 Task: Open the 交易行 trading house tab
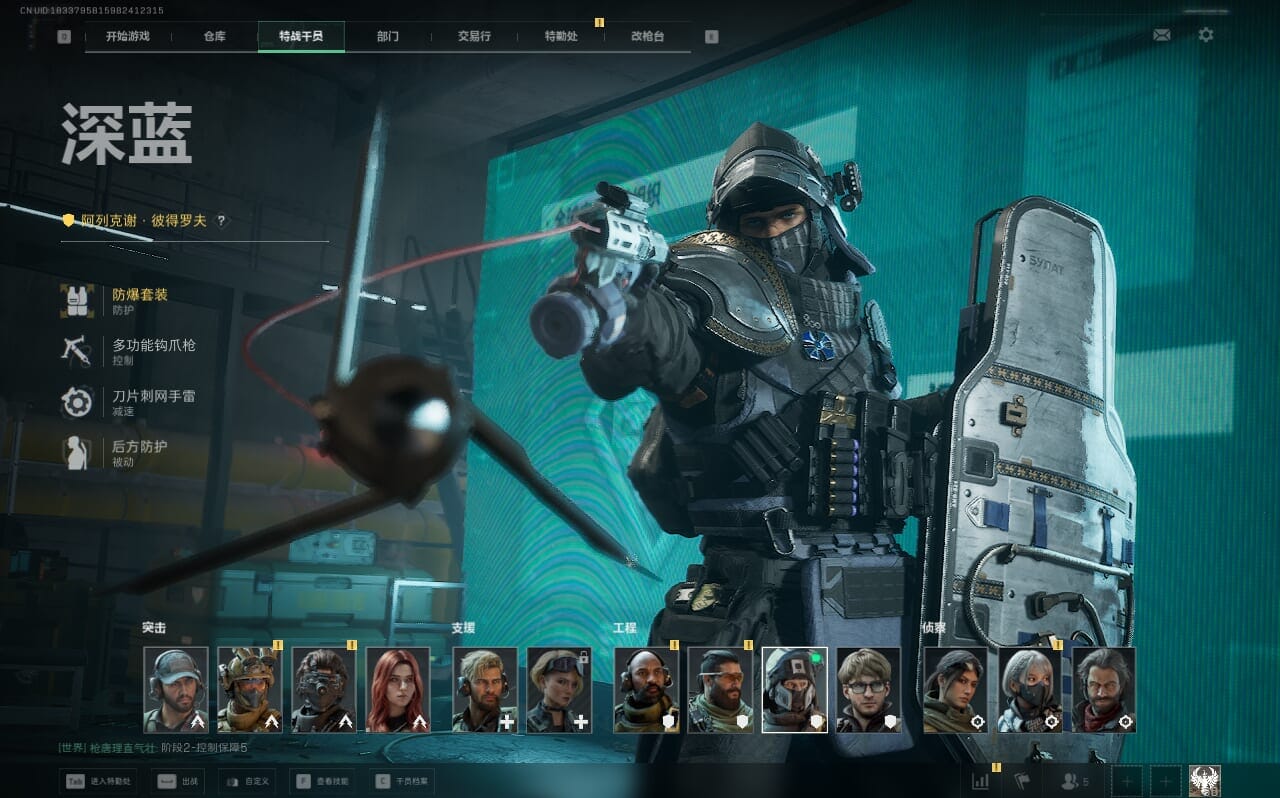tap(474, 36)
